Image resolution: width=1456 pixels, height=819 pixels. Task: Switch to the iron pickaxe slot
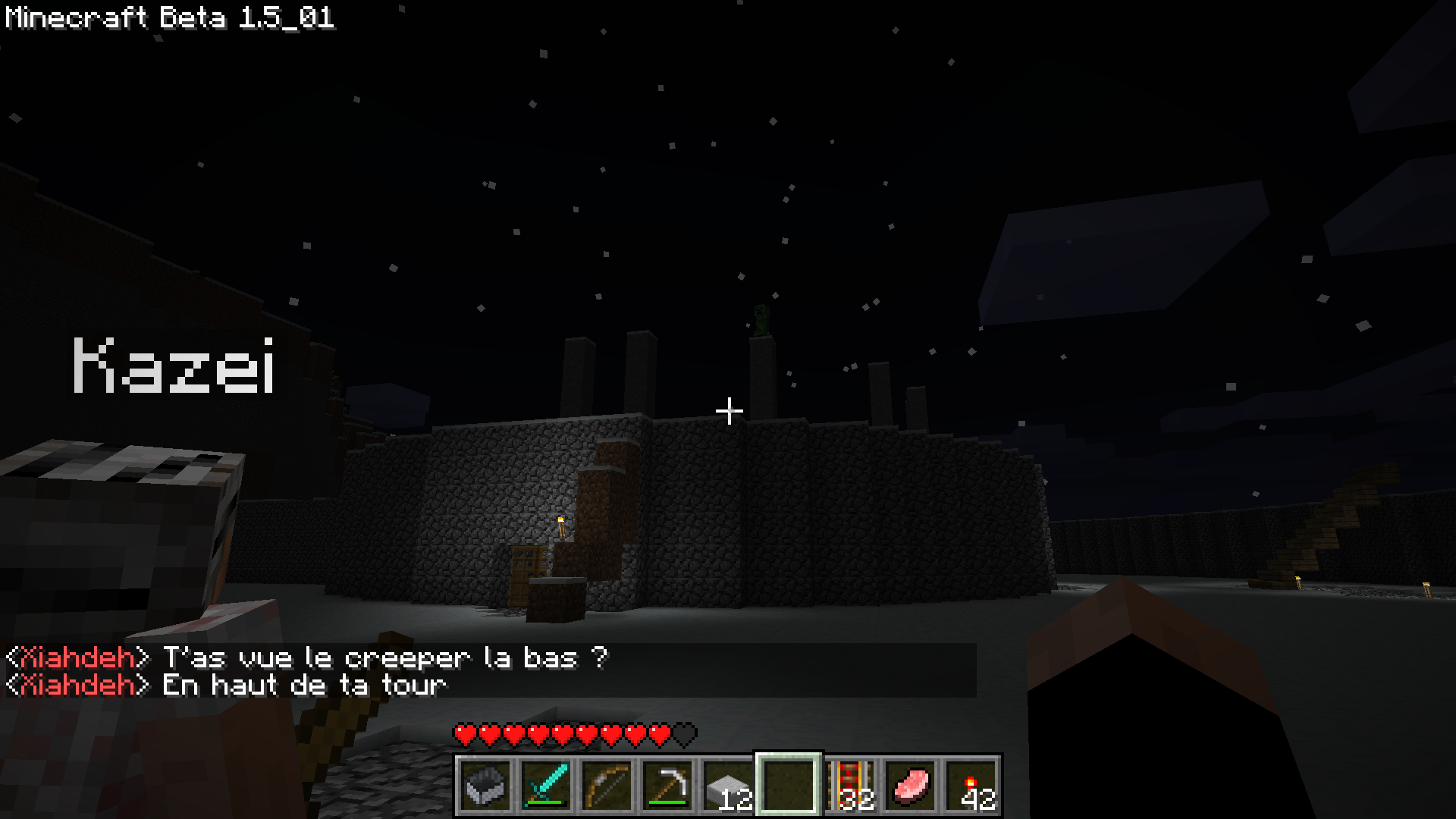667,786
